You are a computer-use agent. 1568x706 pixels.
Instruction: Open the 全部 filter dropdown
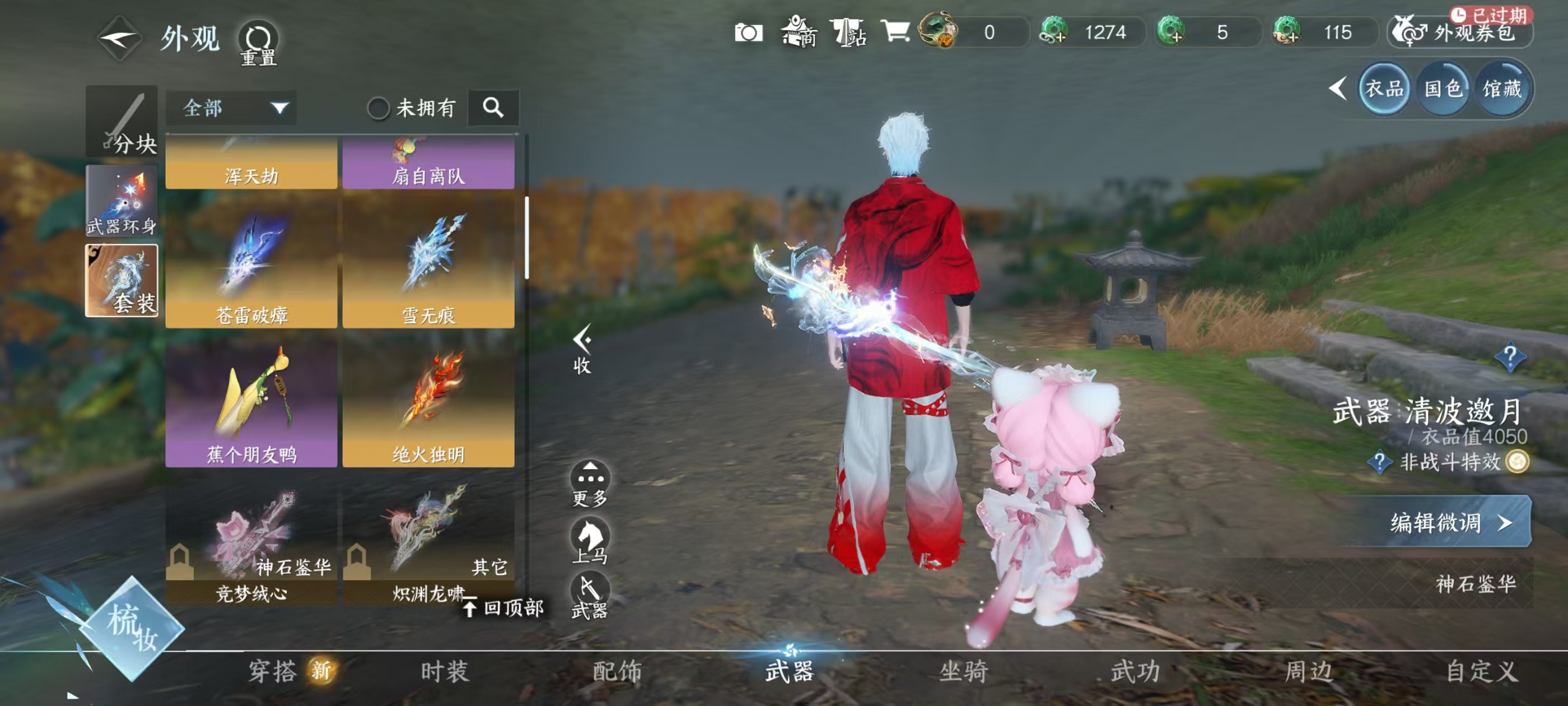[x=231, y=109]
